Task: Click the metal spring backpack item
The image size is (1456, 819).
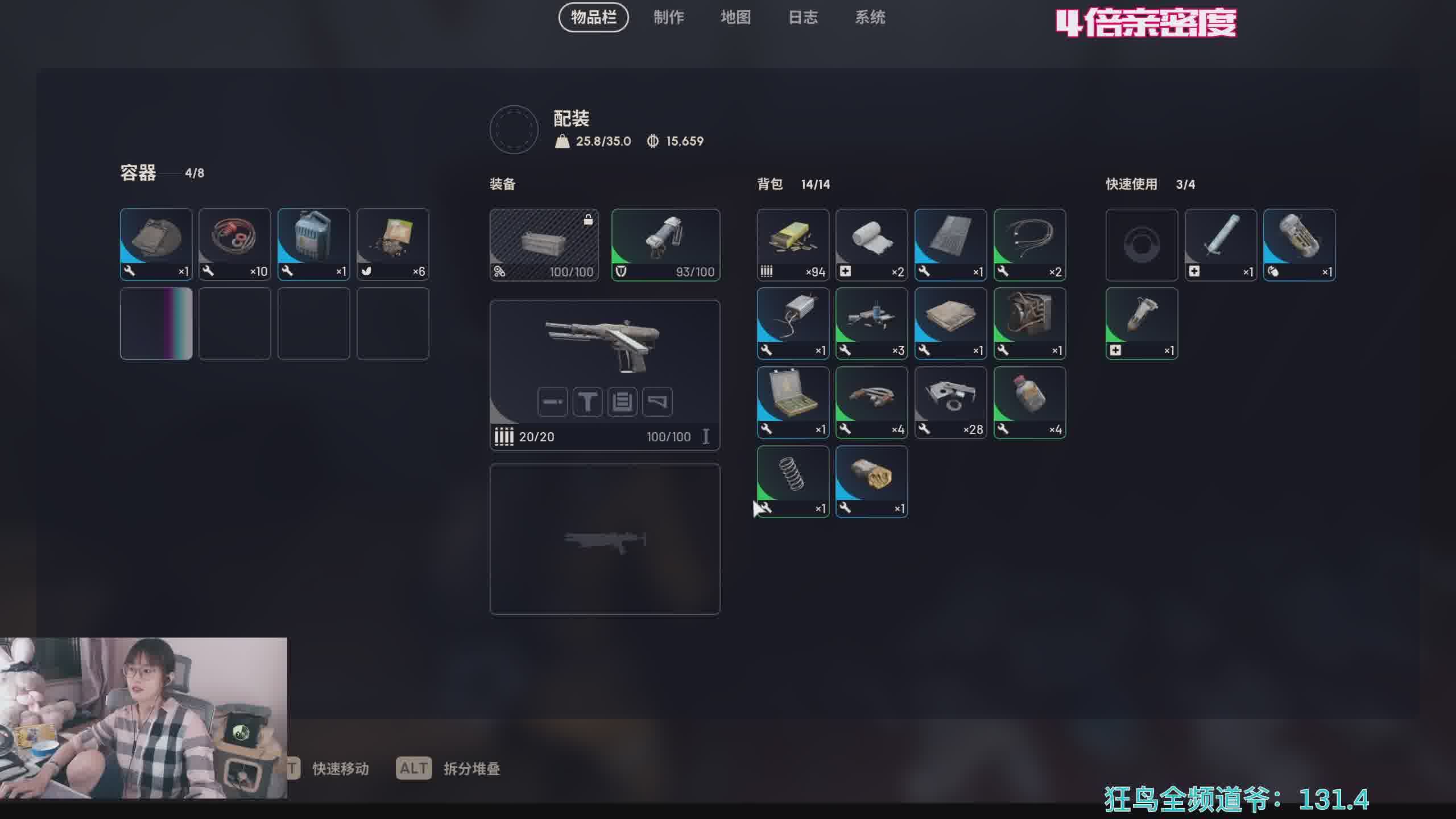Action: (793, 481)
